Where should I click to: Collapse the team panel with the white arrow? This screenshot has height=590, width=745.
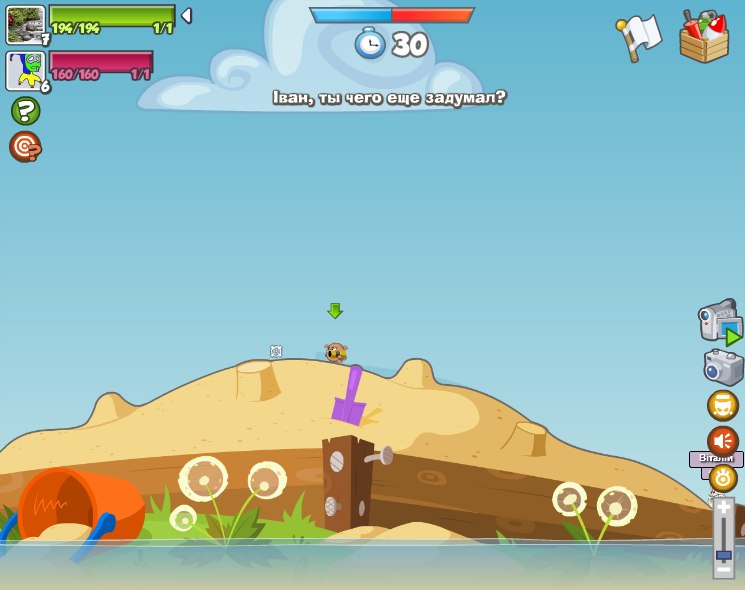point(186,16)
